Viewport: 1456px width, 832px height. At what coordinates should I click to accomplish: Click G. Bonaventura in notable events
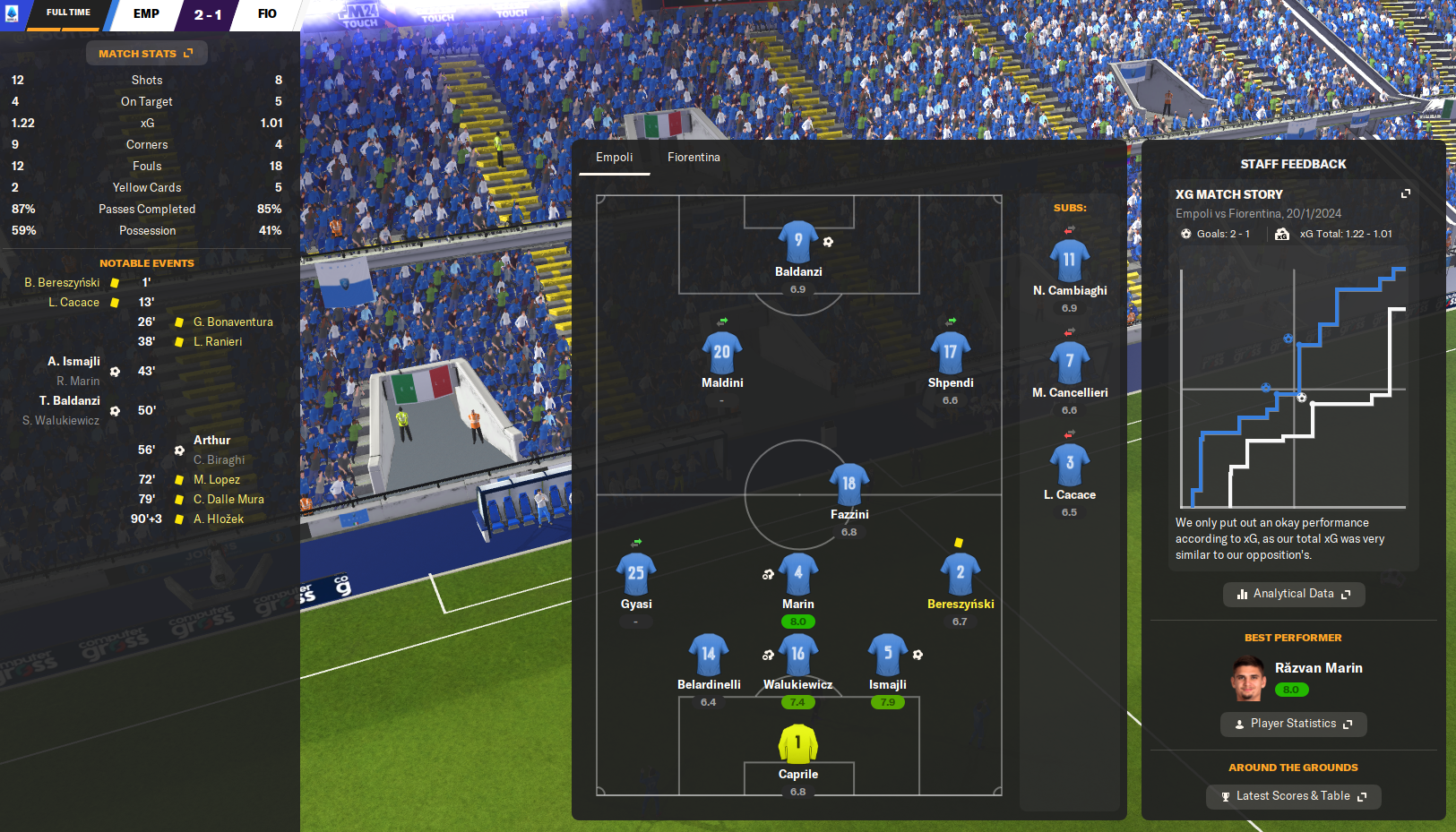click(x=233, y=322)
